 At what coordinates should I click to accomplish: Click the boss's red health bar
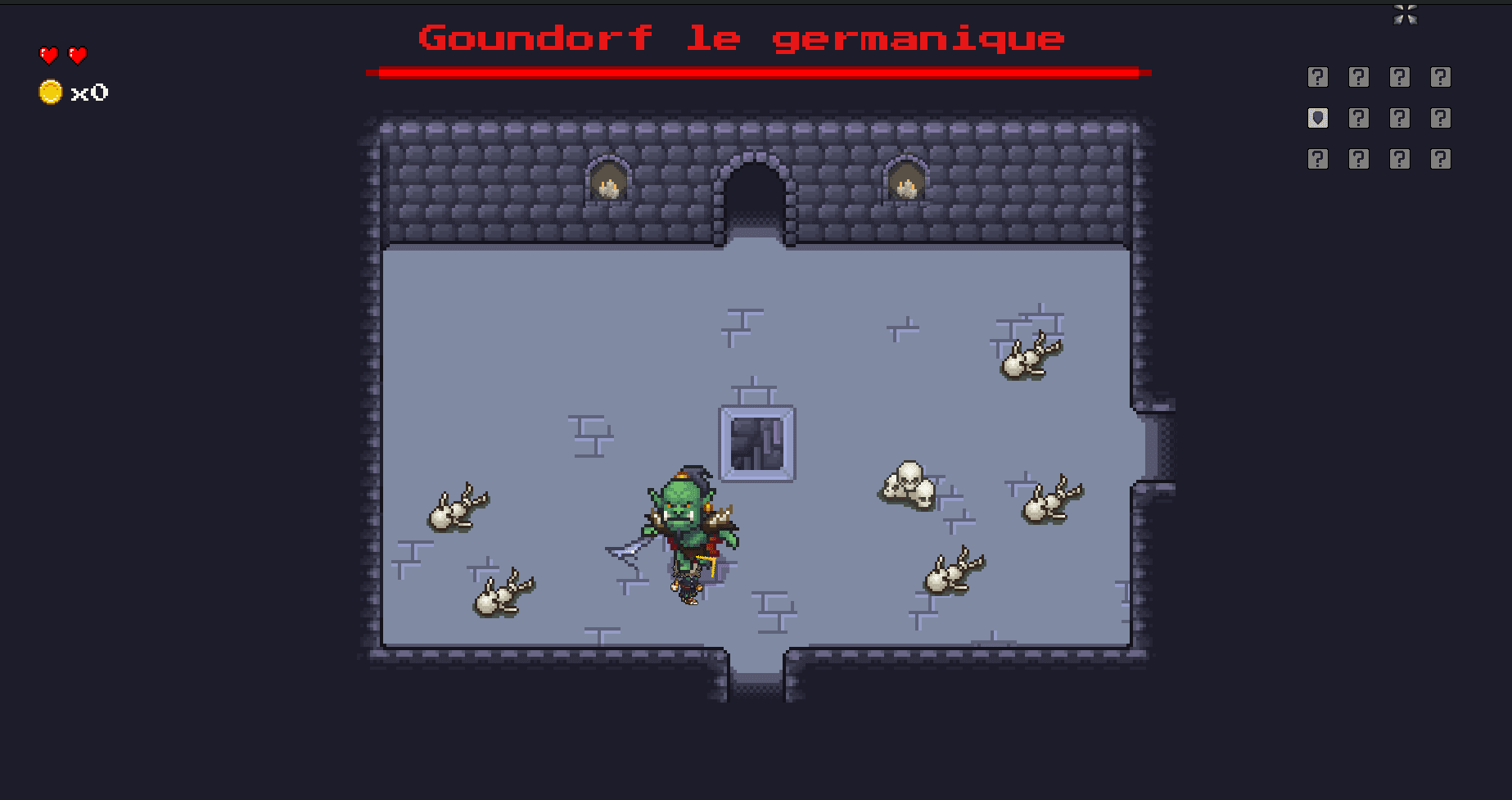(757, 72)
